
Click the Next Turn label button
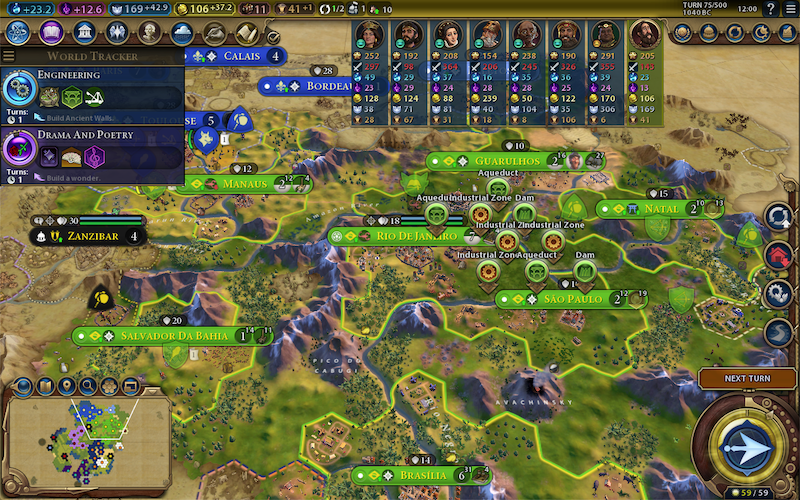[747, 379]
